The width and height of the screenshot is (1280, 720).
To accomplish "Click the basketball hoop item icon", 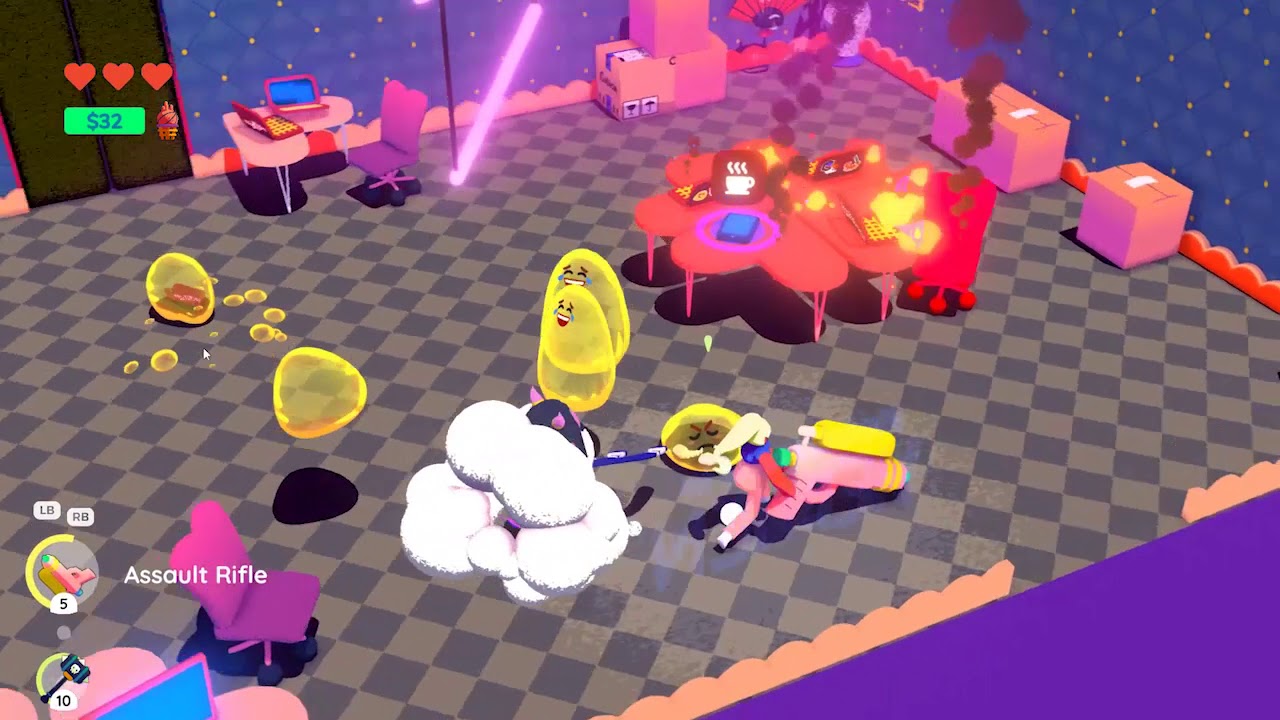I will (x=168, y=121).
